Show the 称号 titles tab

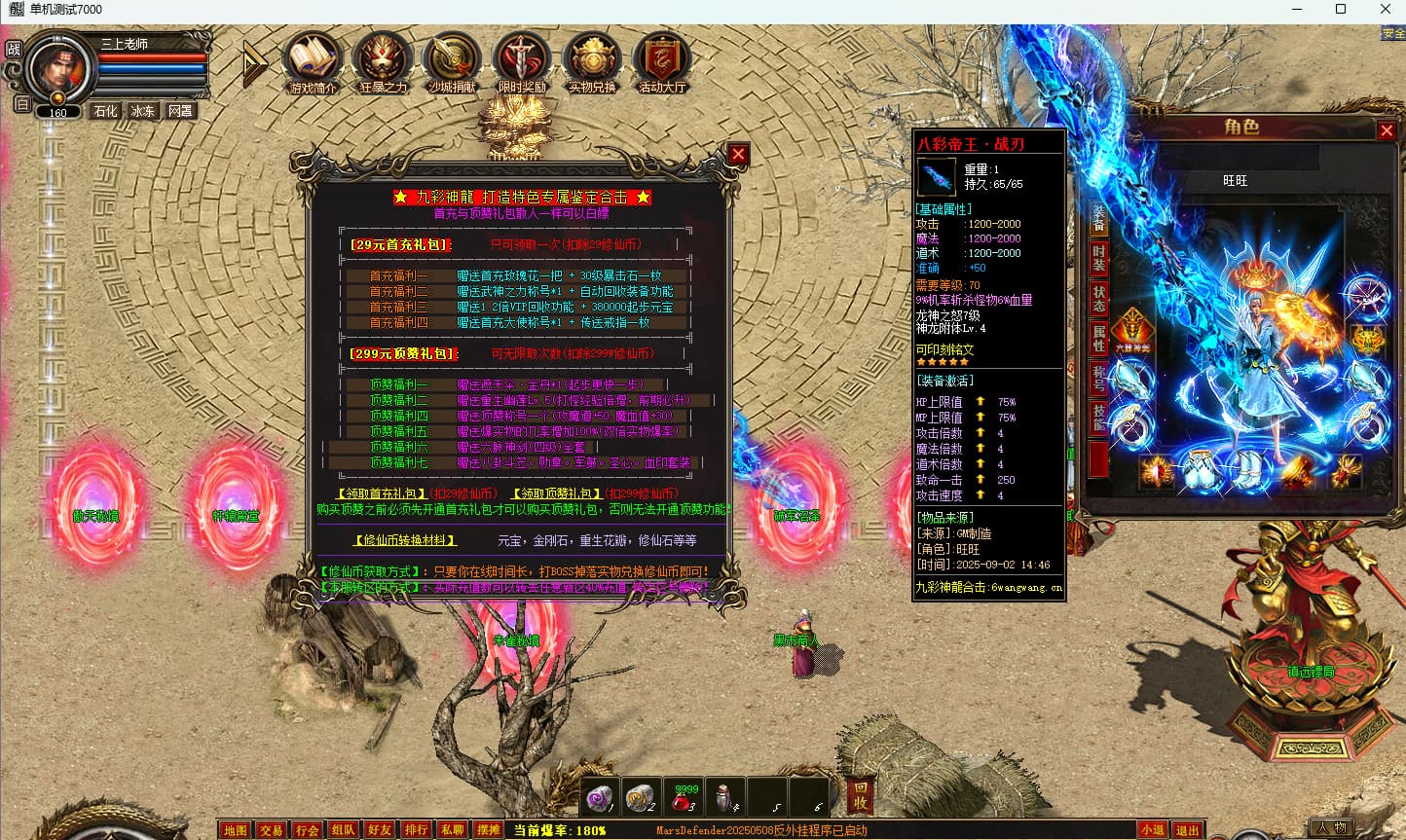click(x=1099, y=379)
